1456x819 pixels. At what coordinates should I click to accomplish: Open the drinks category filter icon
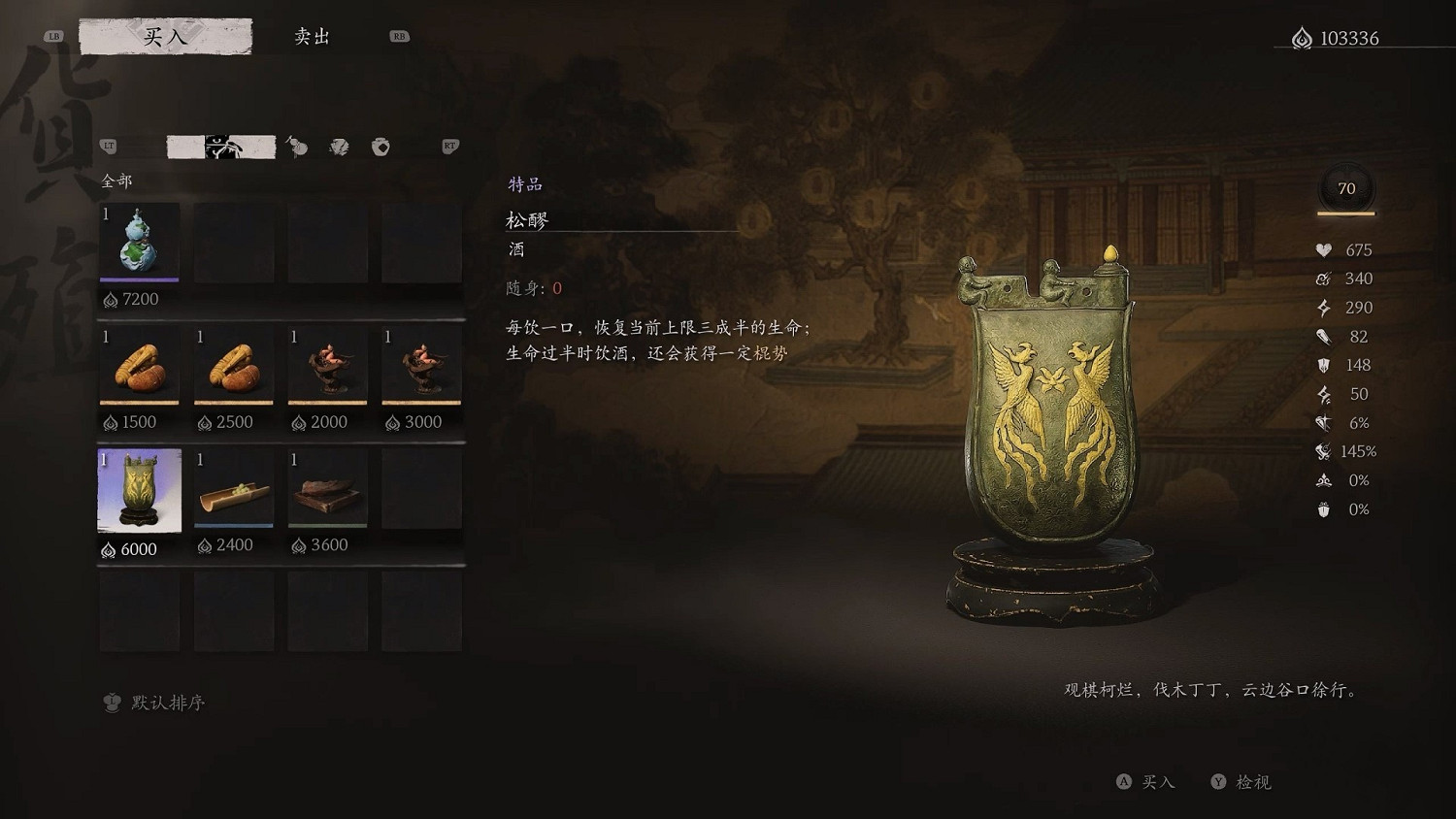click(x=220, y=147)
